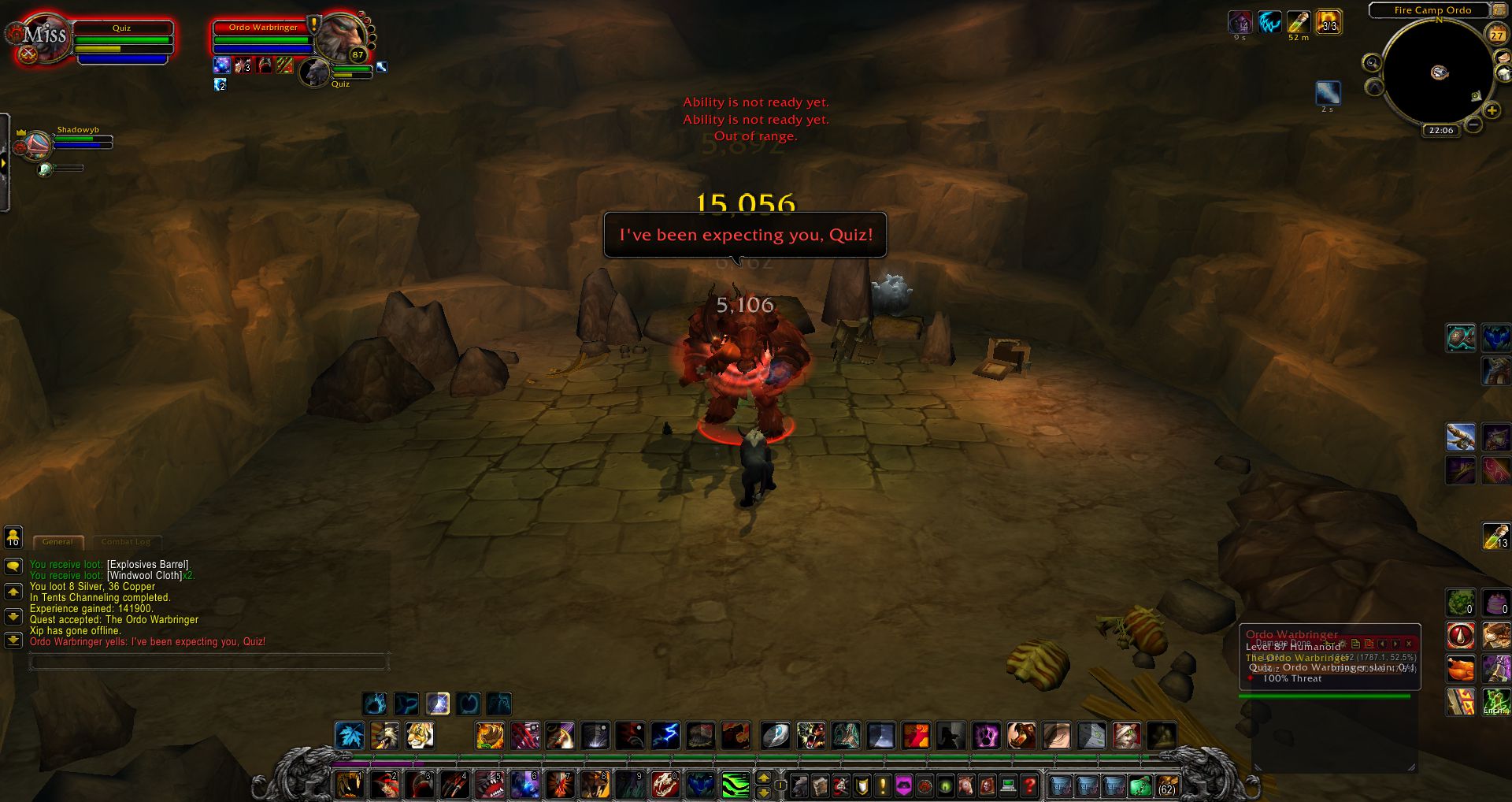The width and height of the screenshot is (1512, 802).
Task: Activate the white skull ability in slot 0
Action: tap(665, 785)
